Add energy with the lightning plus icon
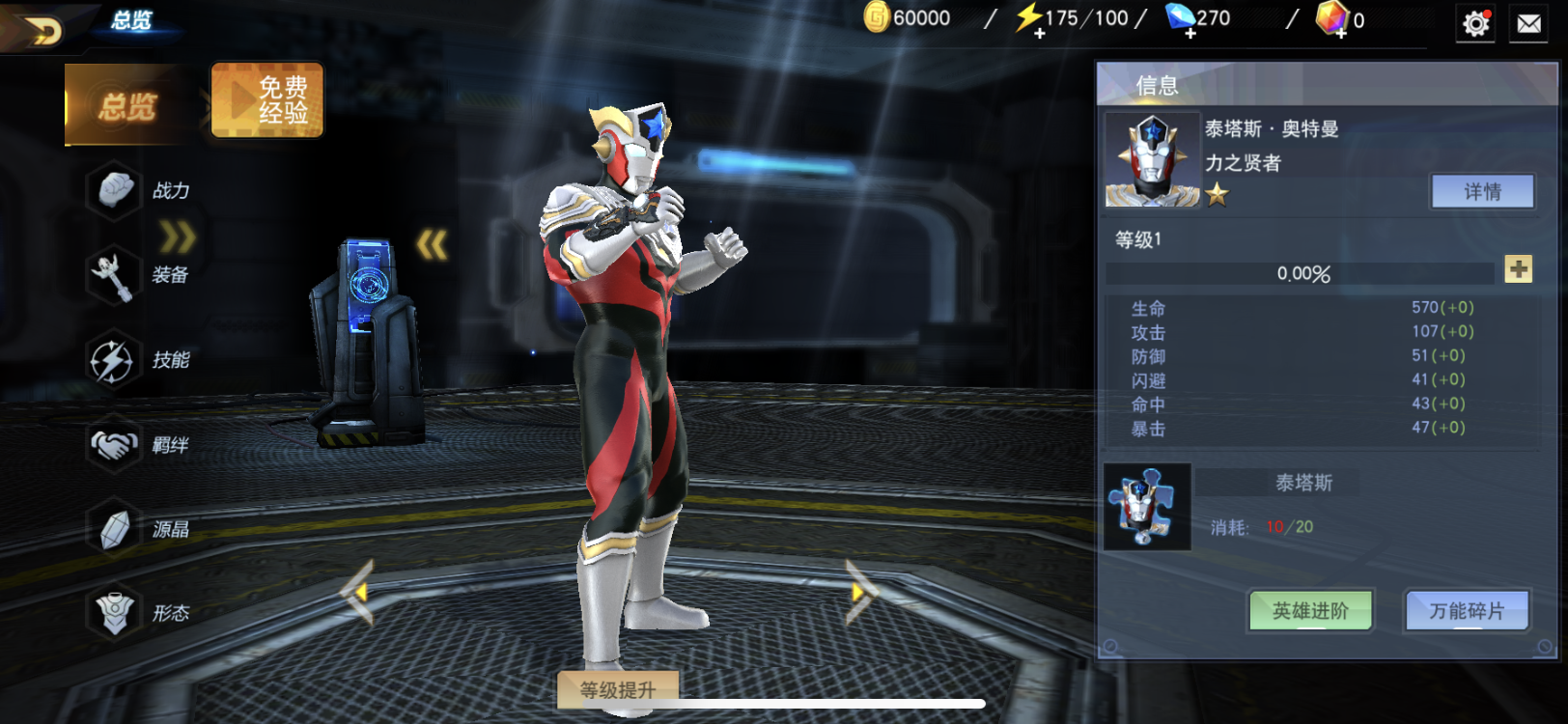 pyautogui.click(x=1039, y=34)
